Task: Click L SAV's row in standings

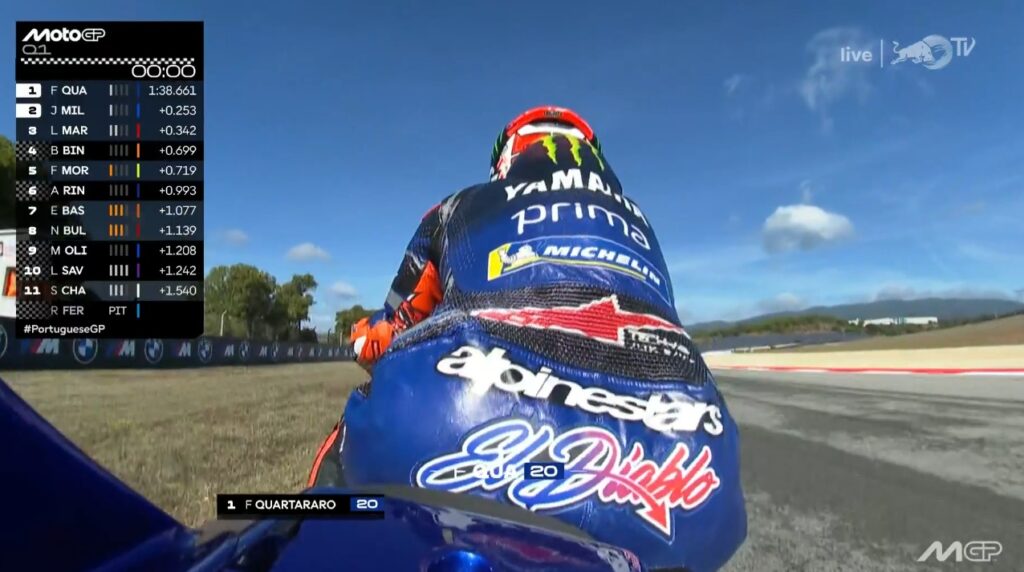Action: [108, 270]
